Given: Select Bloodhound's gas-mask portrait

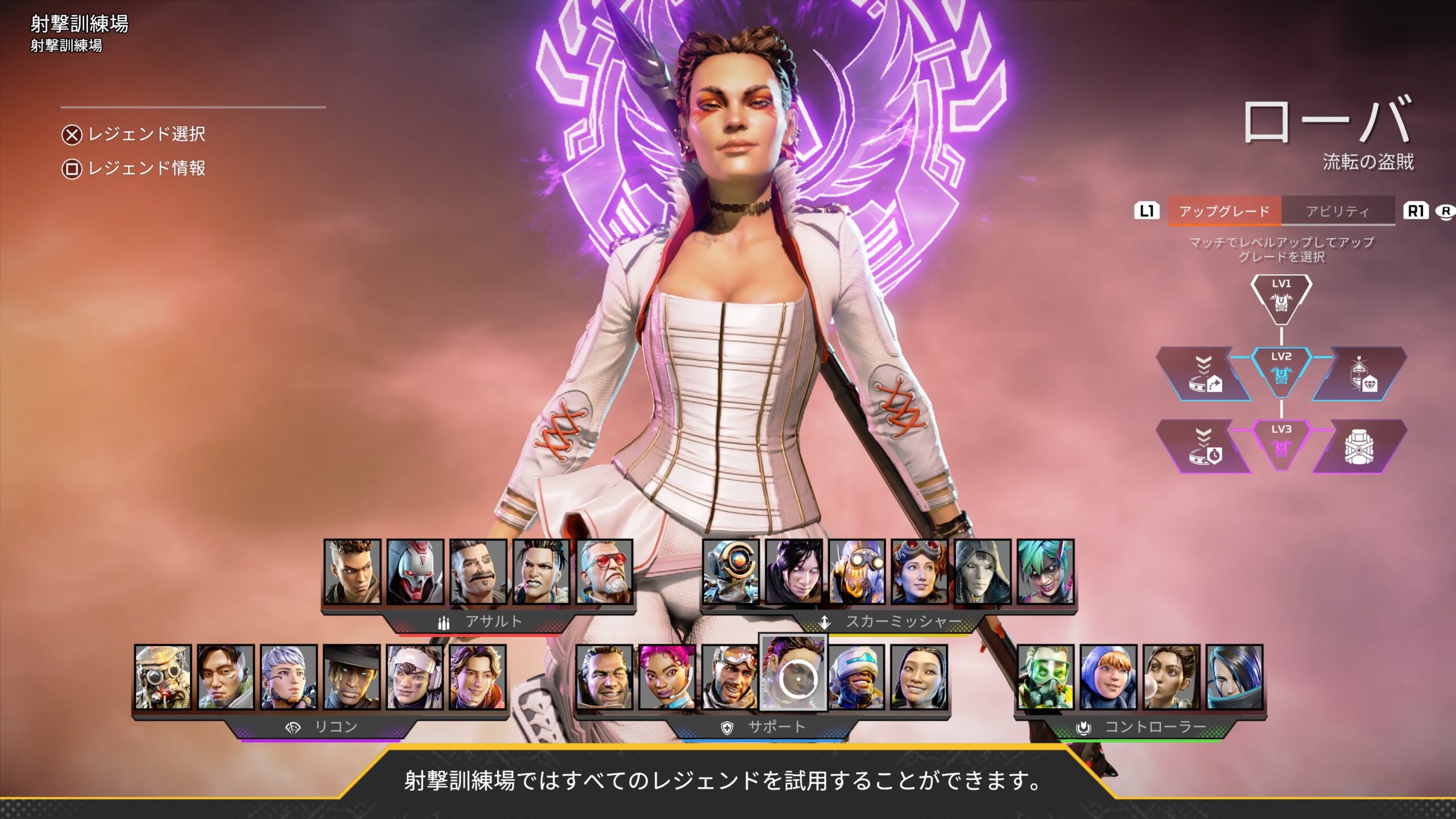Looking at the screenshot, I should [x=163, y=677].
